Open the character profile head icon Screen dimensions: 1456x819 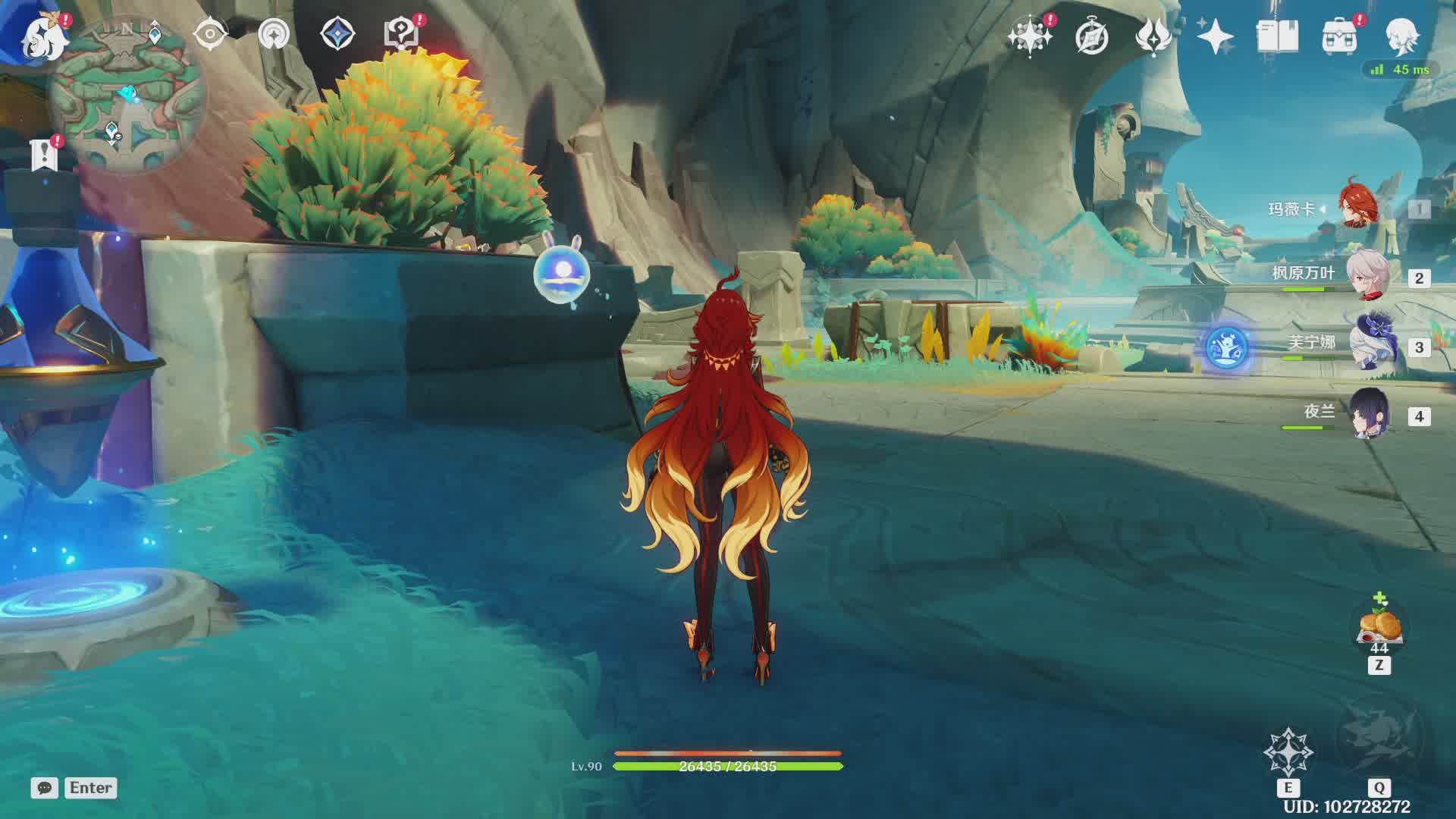tap(1401, 36)
